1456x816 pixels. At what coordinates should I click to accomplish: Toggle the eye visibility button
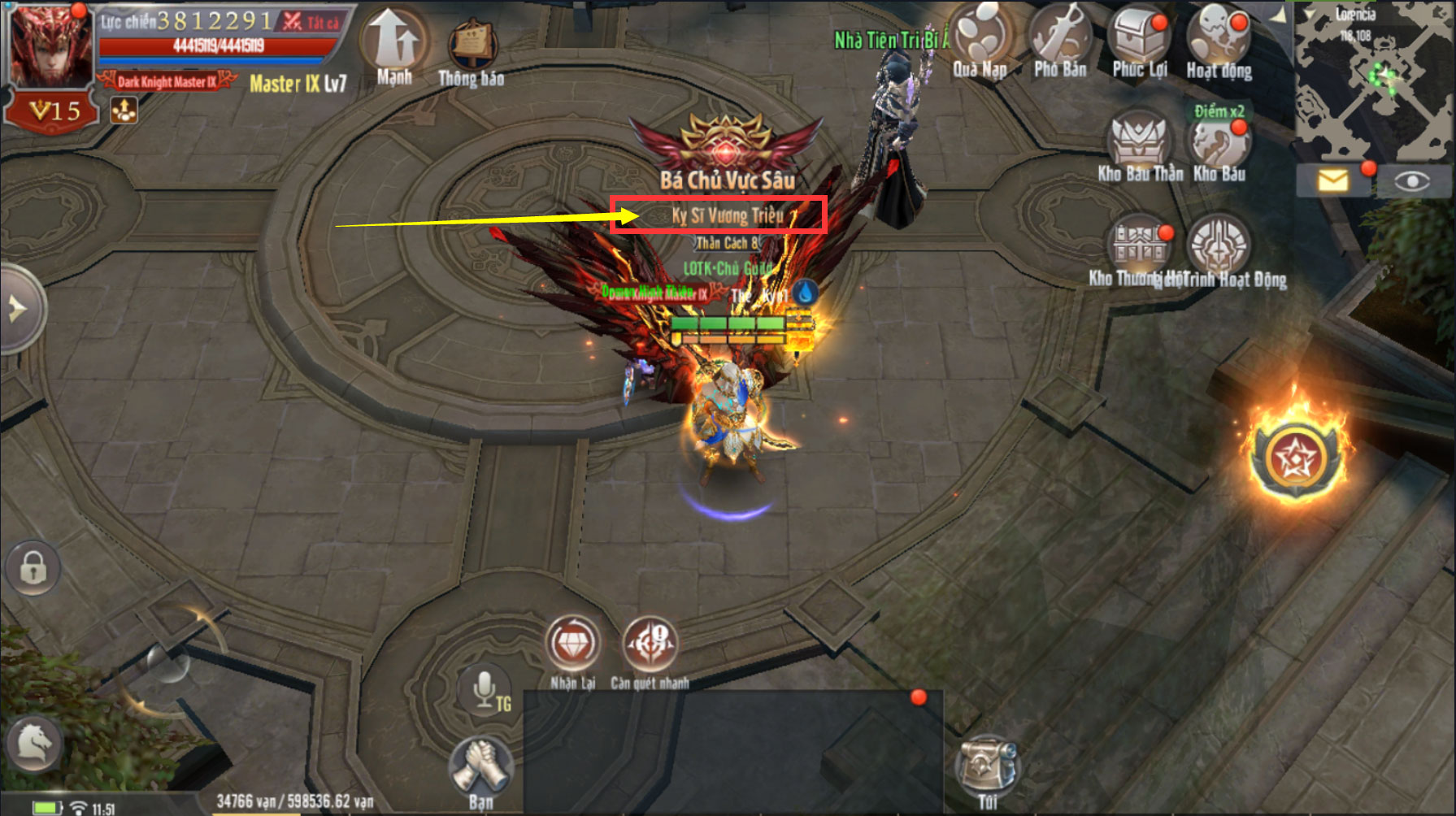pos(1412,180)
